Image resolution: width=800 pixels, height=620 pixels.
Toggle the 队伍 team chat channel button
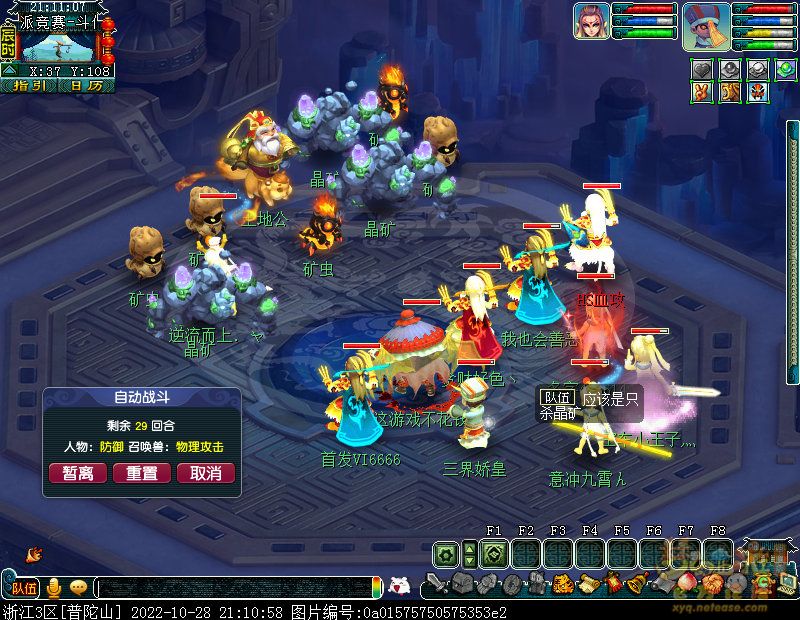pos(23,587)
